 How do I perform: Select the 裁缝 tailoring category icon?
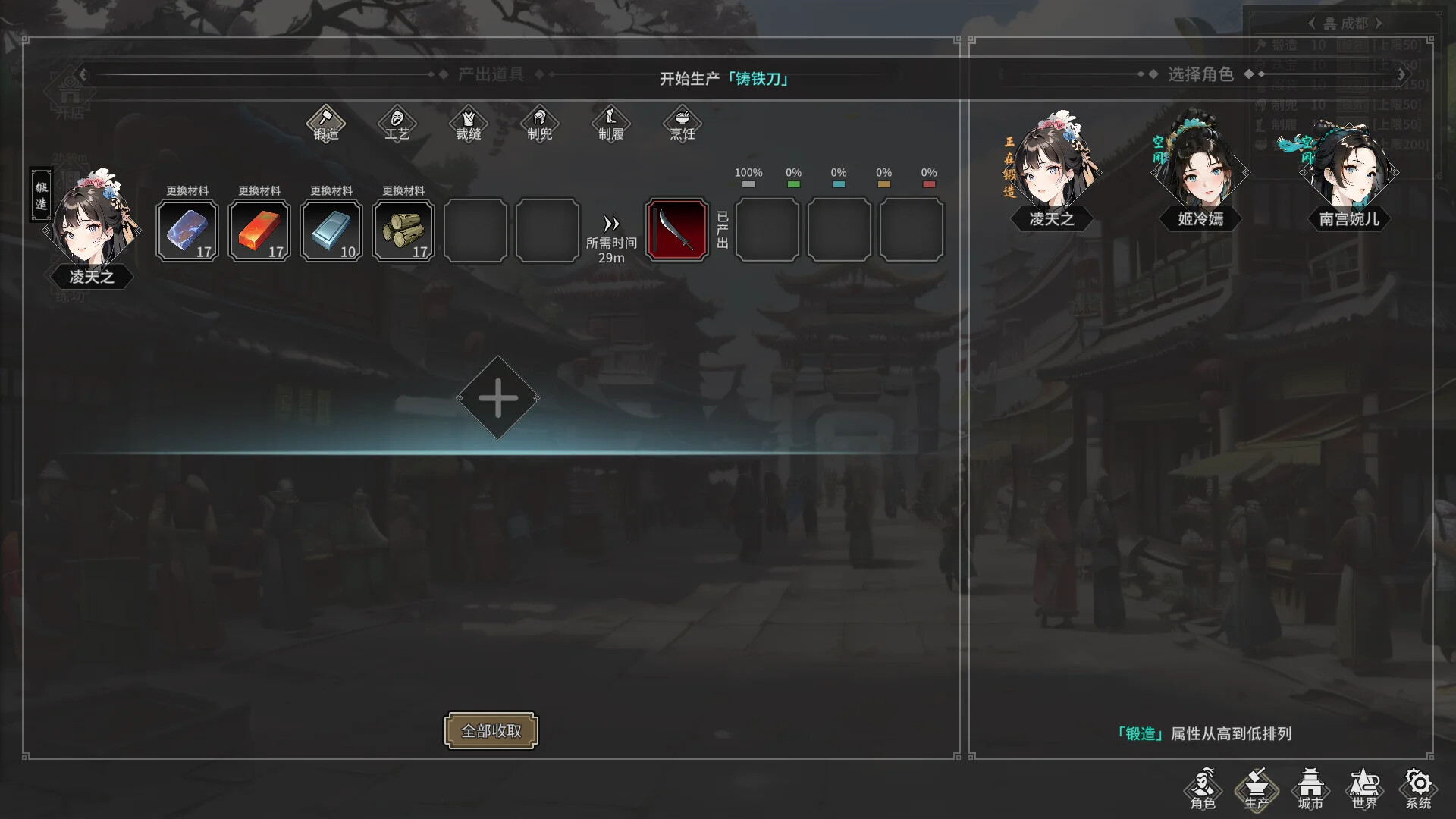468,124
